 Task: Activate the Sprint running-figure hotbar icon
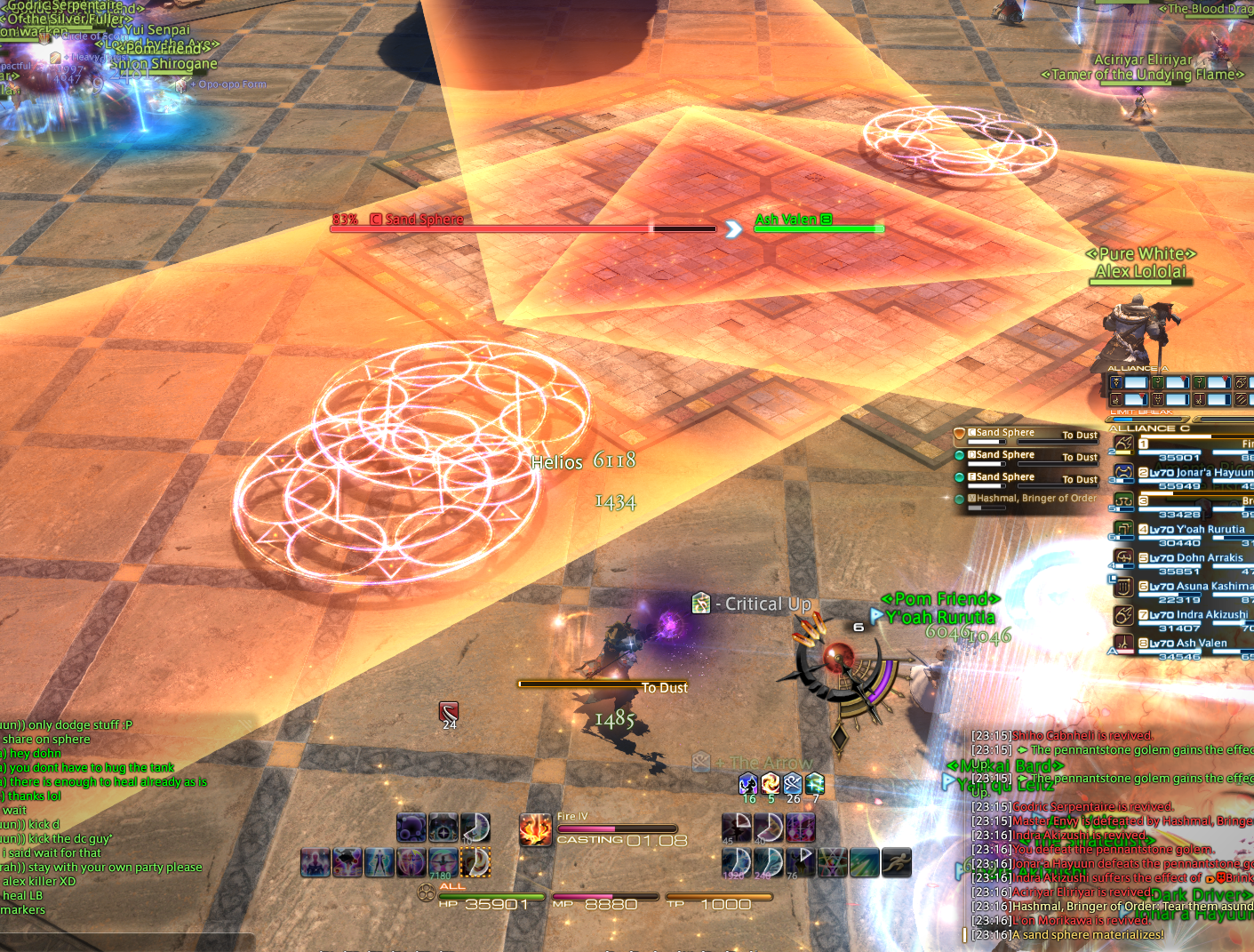tap(897, 862)
